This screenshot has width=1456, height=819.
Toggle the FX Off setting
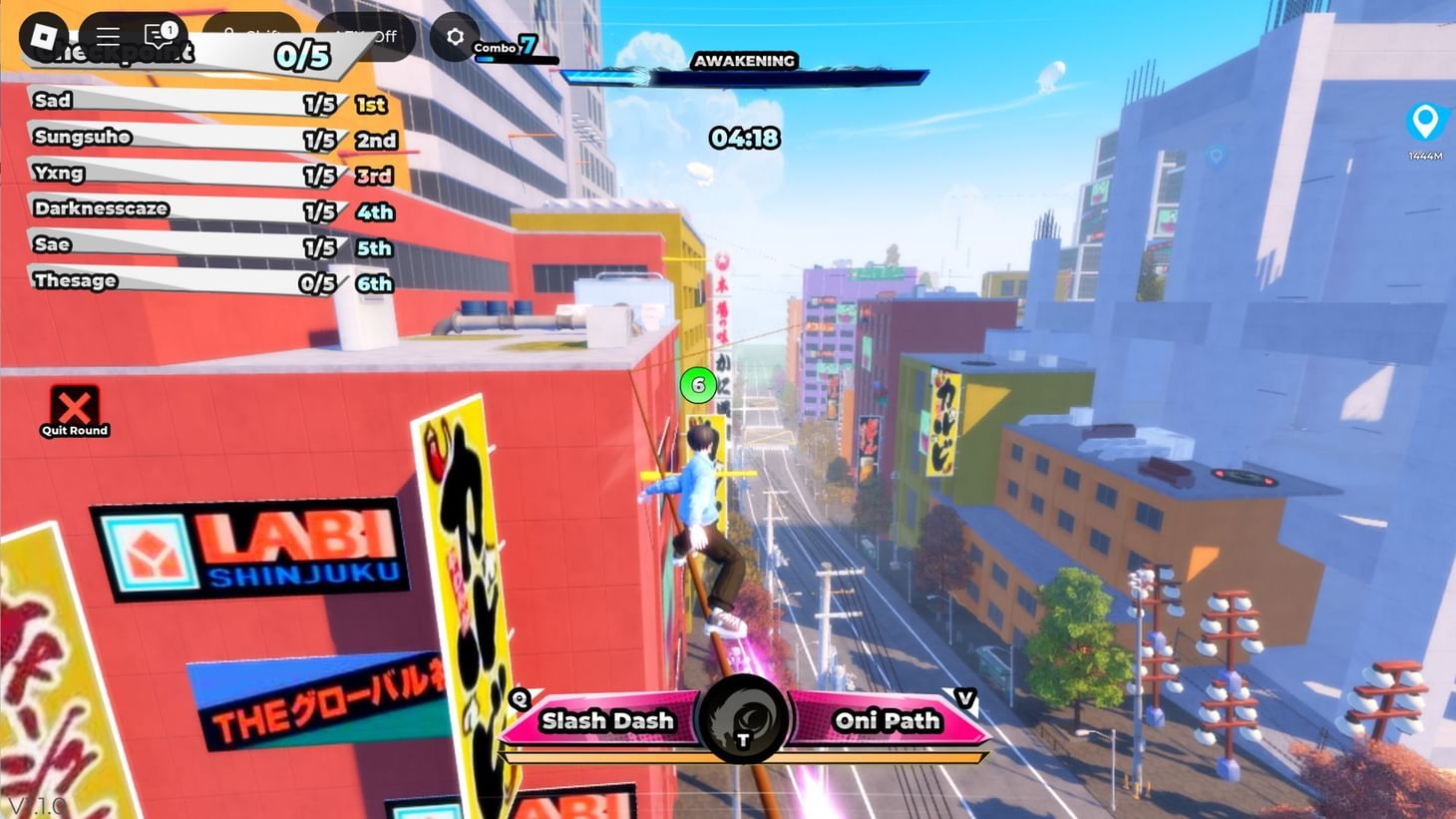click(365, 36)
